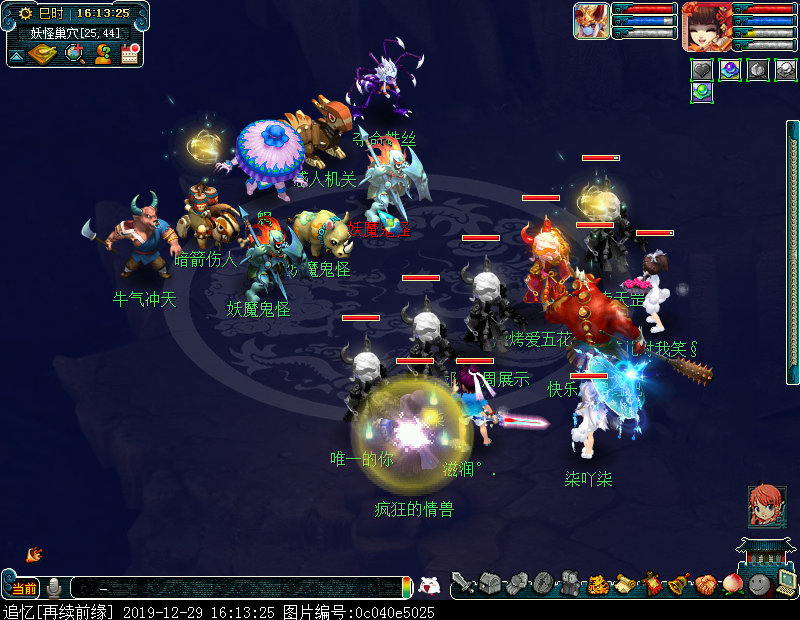Viewport: 800px width, 620px height.
Task: Type in the chat input box
Action: click(240, 588)
